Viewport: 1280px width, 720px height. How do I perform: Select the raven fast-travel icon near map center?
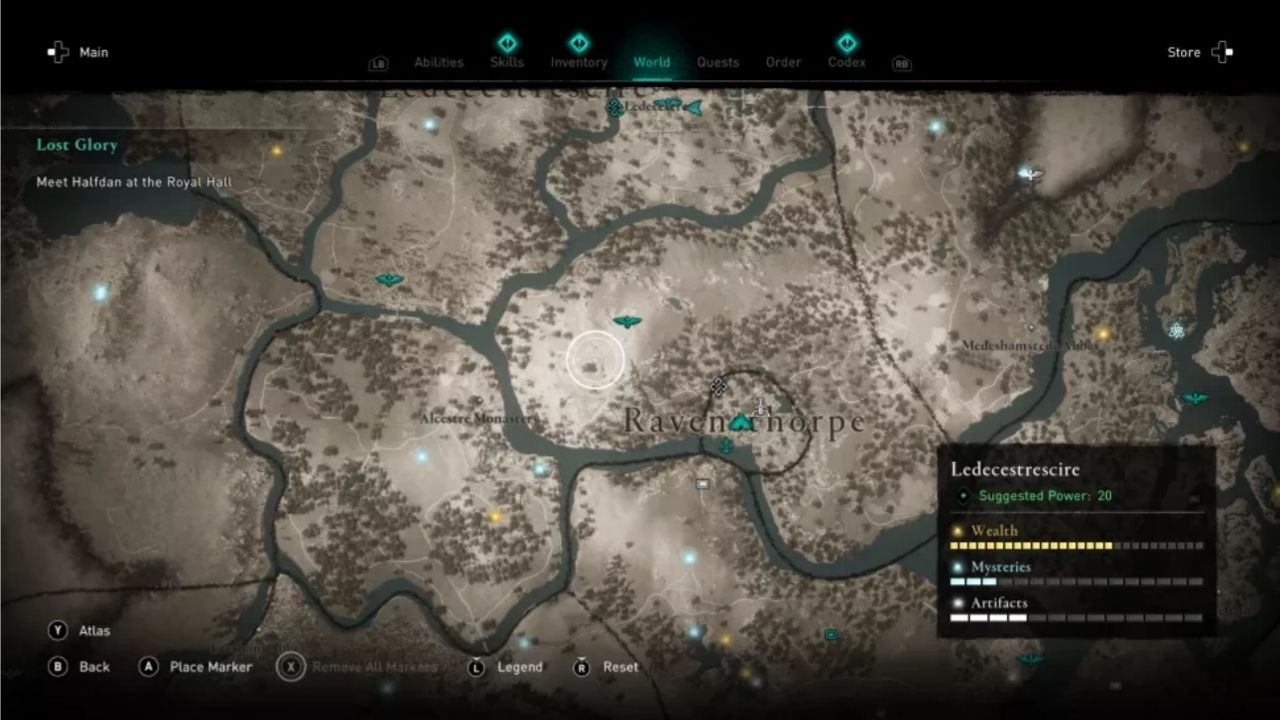click(x=627, y=322)
